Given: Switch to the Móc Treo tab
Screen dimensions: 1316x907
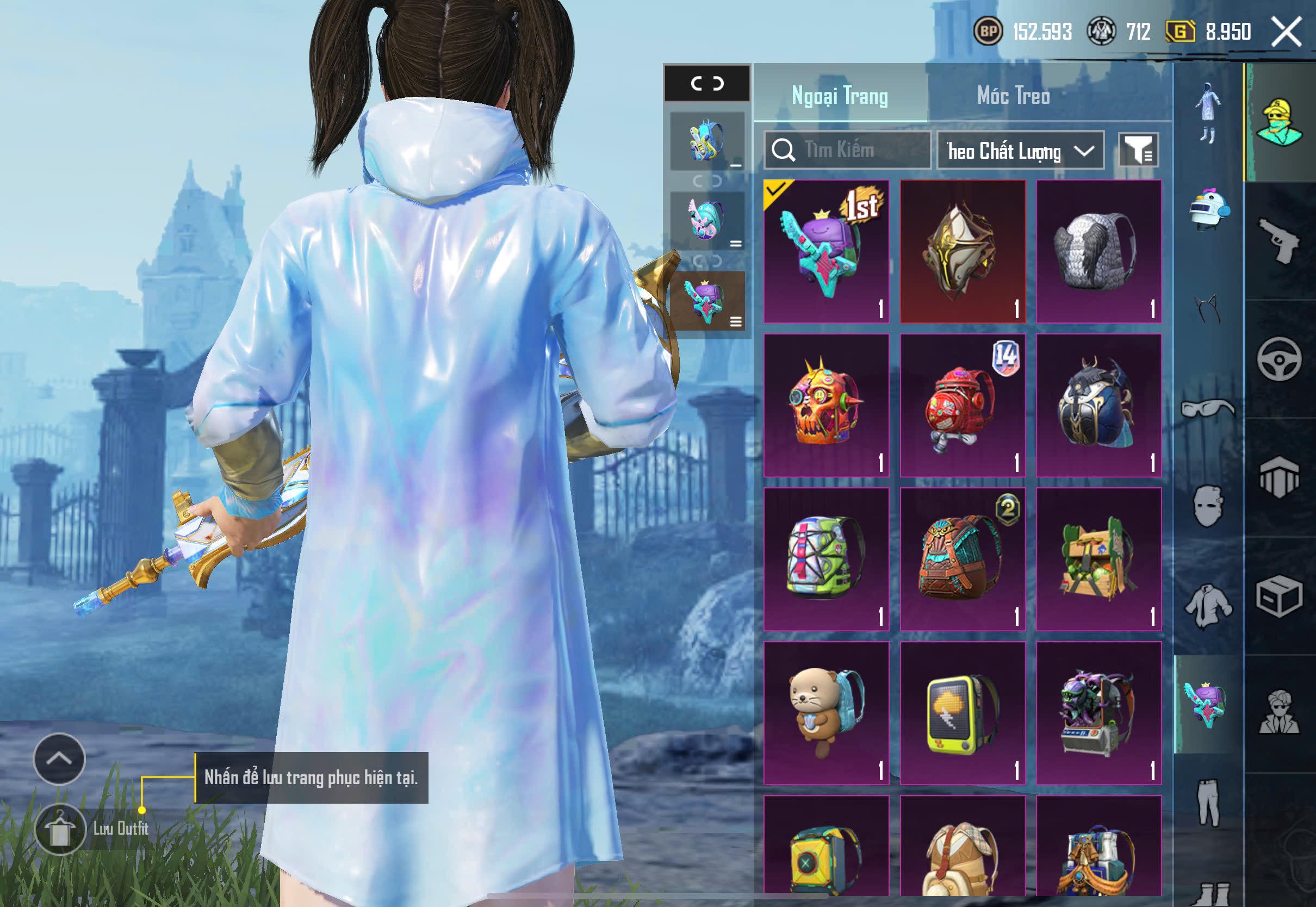Looking at the screenshot, I should [1013, 95].
